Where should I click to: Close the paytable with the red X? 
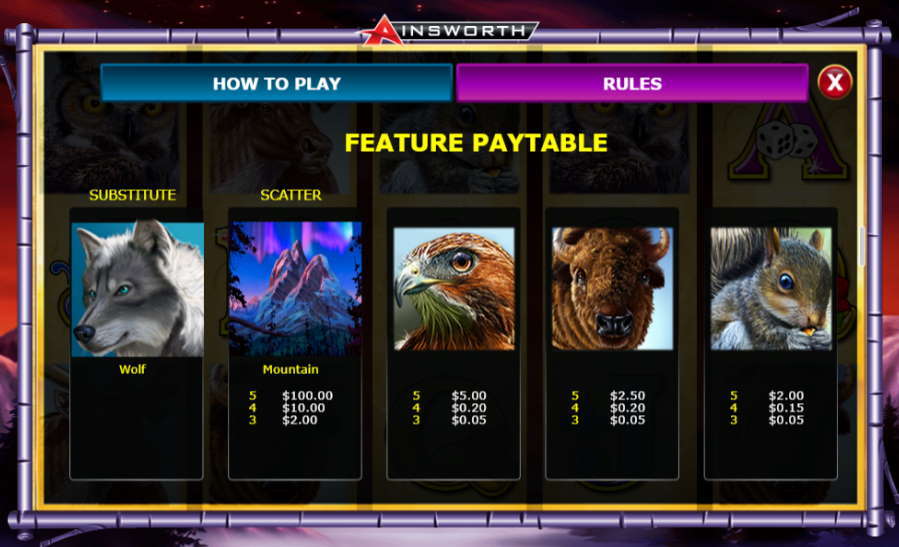(835, 81)
